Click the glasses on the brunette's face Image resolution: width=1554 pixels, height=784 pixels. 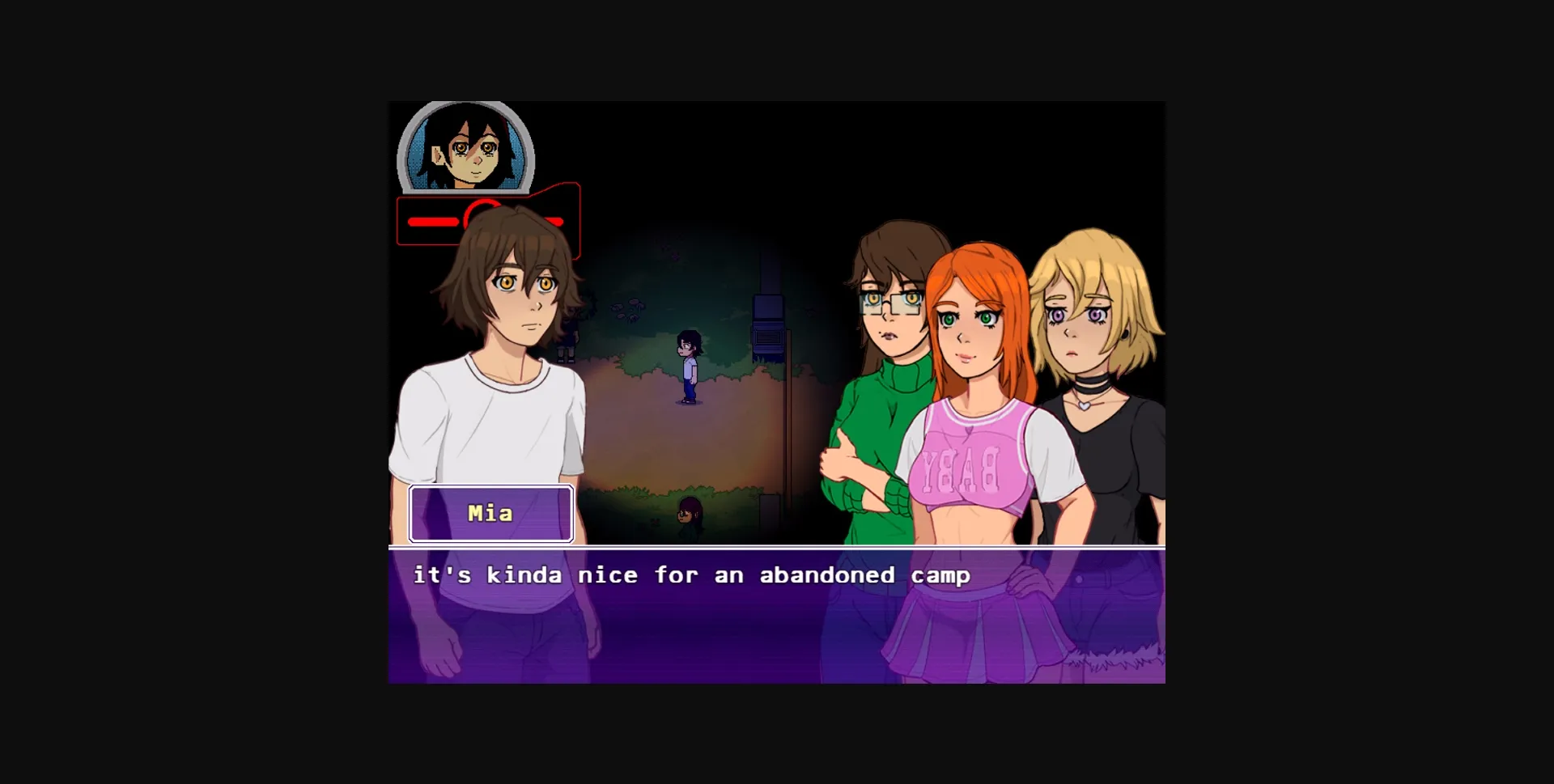pos(886,301)
